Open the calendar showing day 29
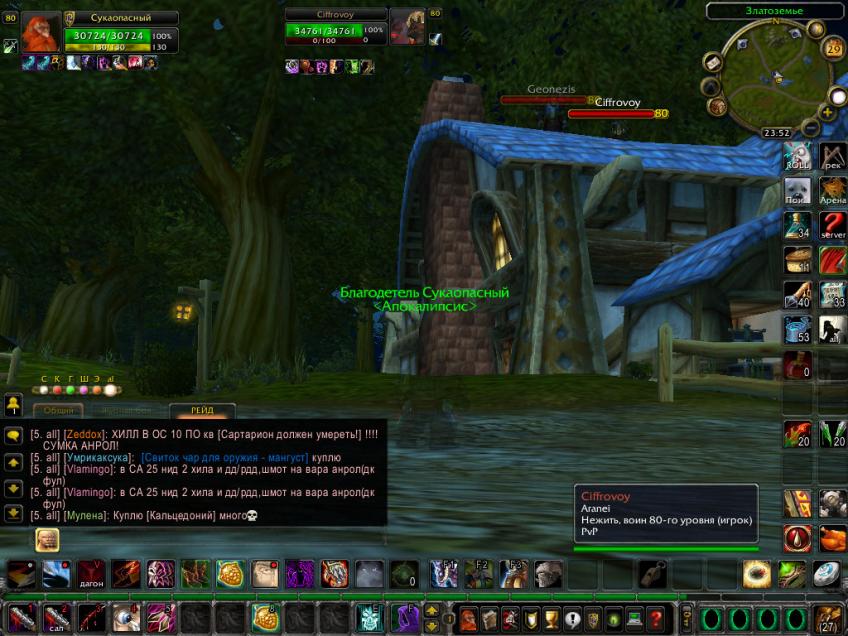 tap(834, 49)
